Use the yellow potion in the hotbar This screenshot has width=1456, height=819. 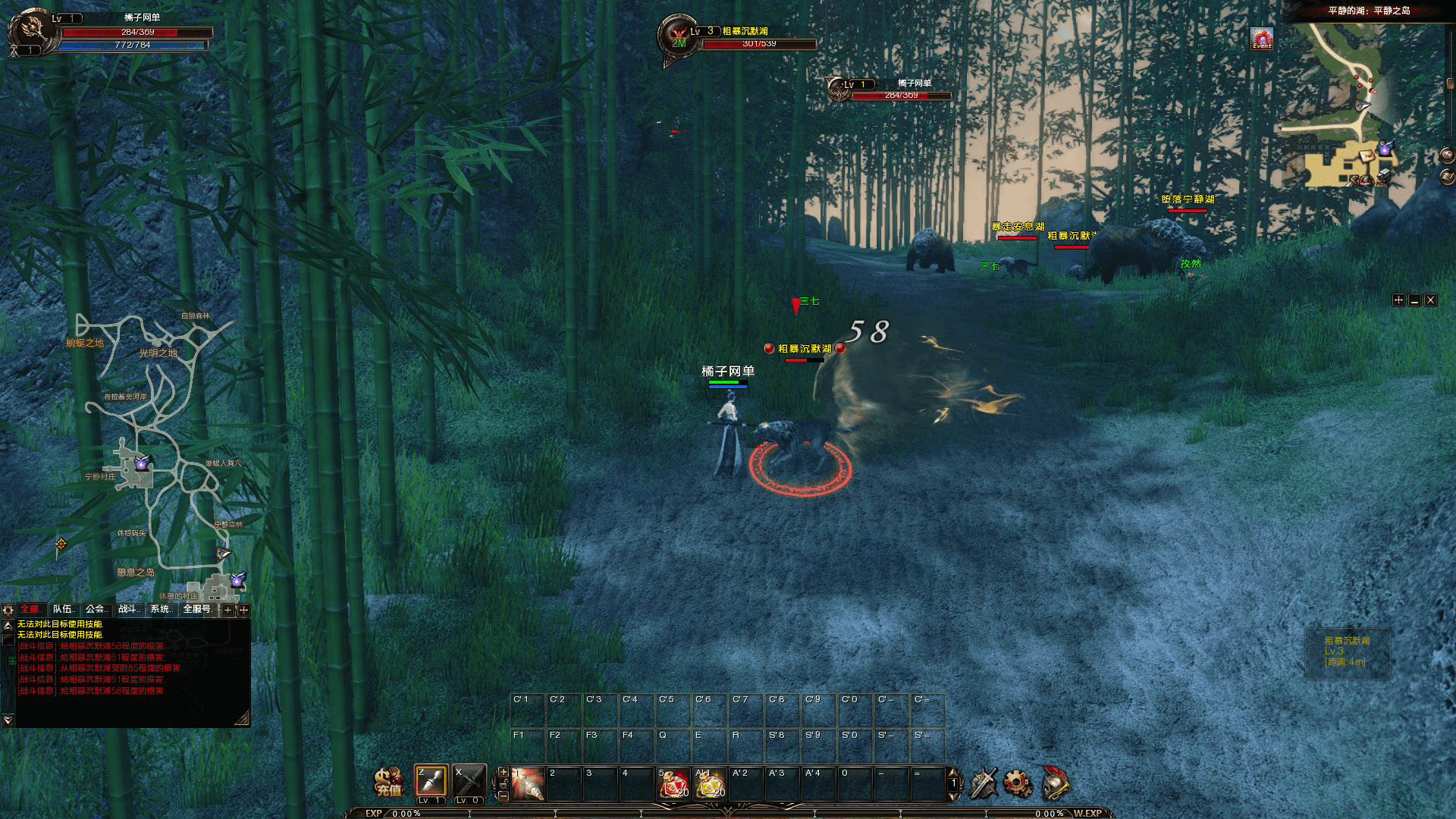pyautogui.click(x=711, y=784)
